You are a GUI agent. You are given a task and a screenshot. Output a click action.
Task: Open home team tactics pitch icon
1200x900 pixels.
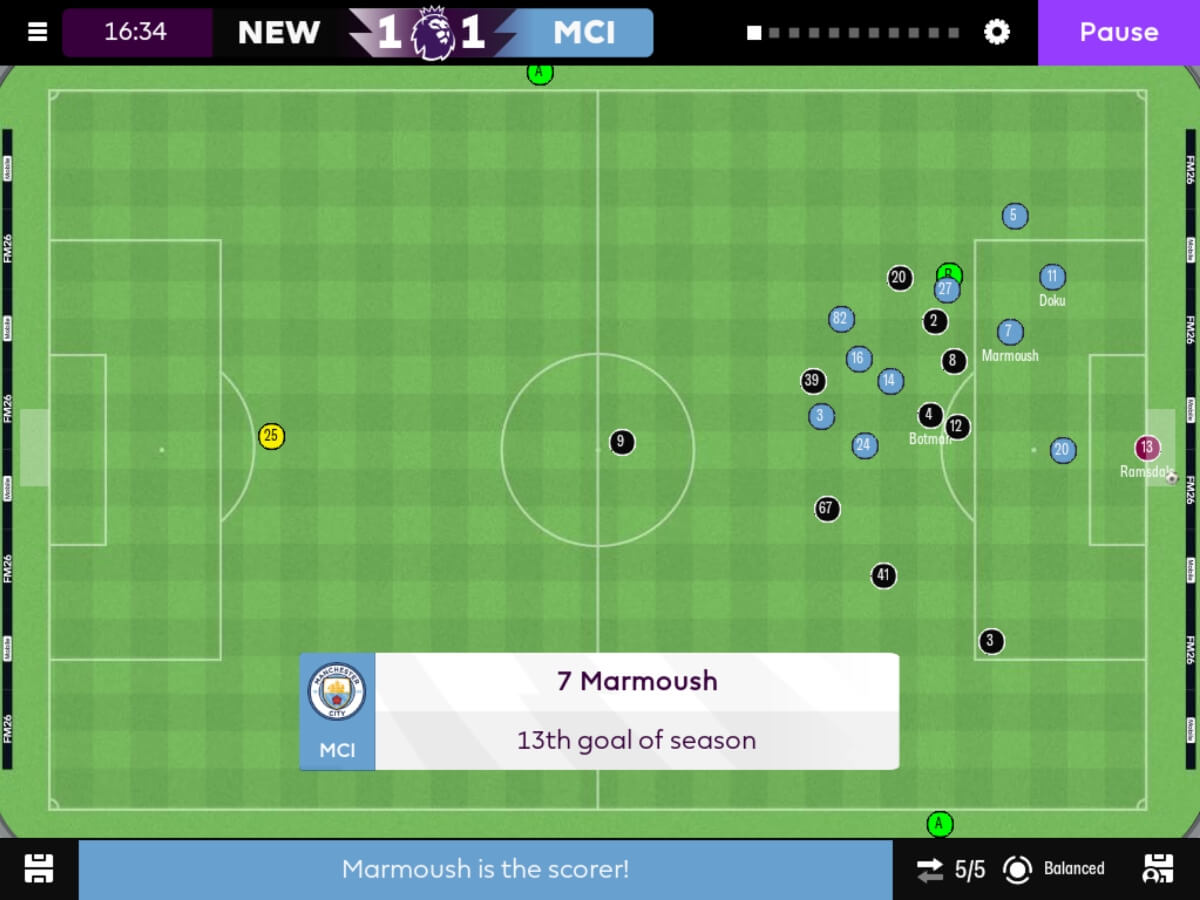[39, 869]
